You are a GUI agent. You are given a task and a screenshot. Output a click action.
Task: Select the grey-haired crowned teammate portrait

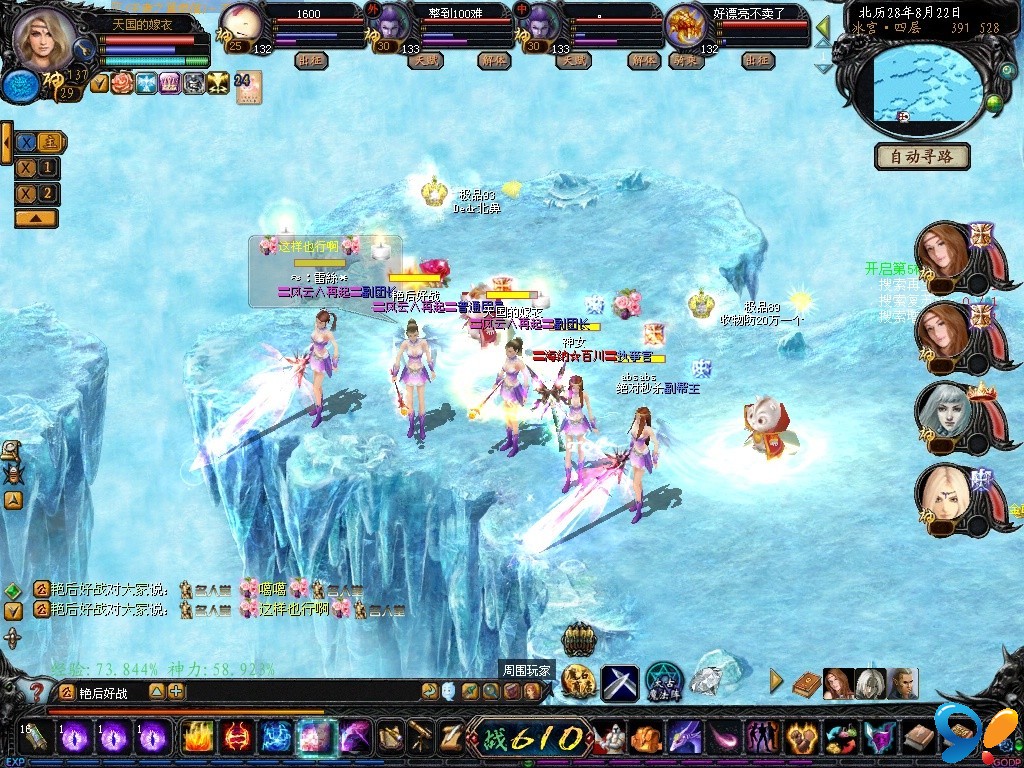click(943, 415)
